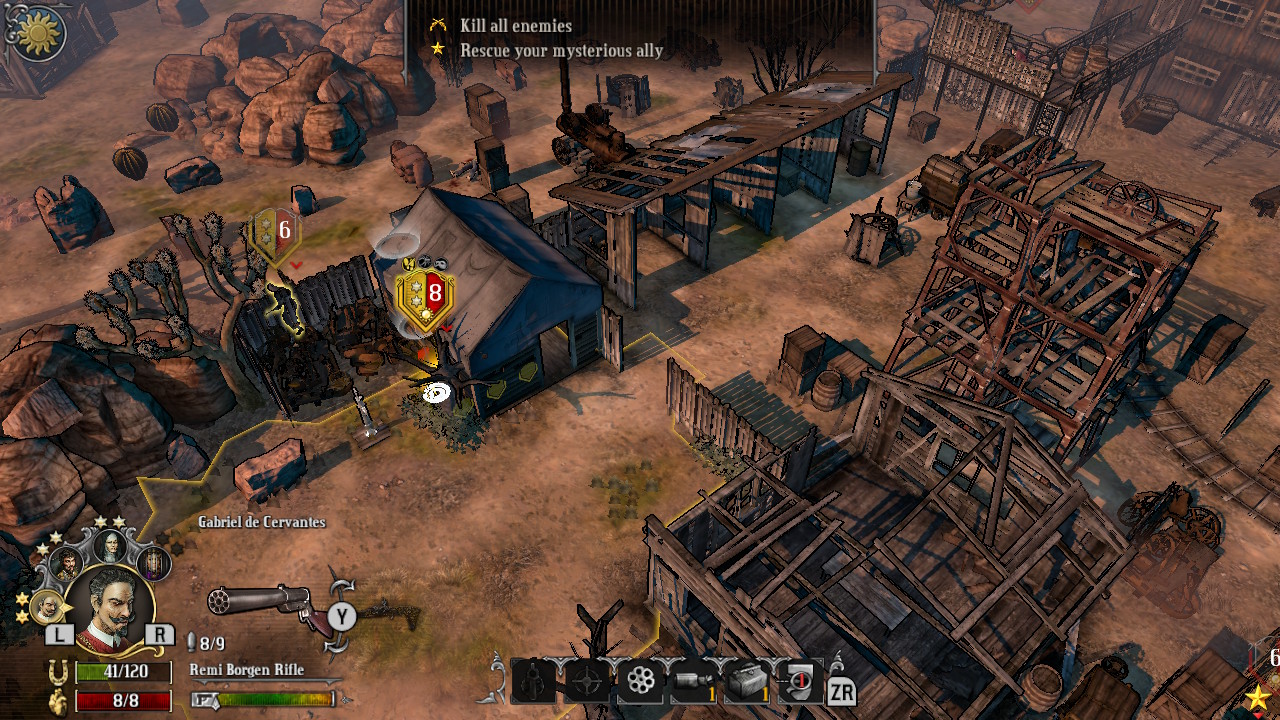Reload using the revolver cylinder icon
1280x720 pixels.
coord(640,680)
